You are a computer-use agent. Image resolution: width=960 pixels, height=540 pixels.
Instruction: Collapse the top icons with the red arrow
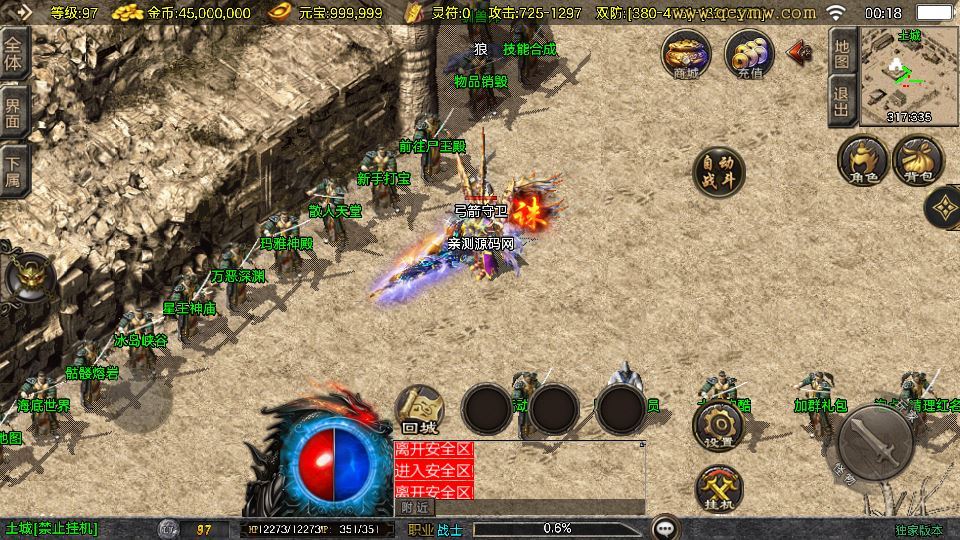click(x=800, y=52)
